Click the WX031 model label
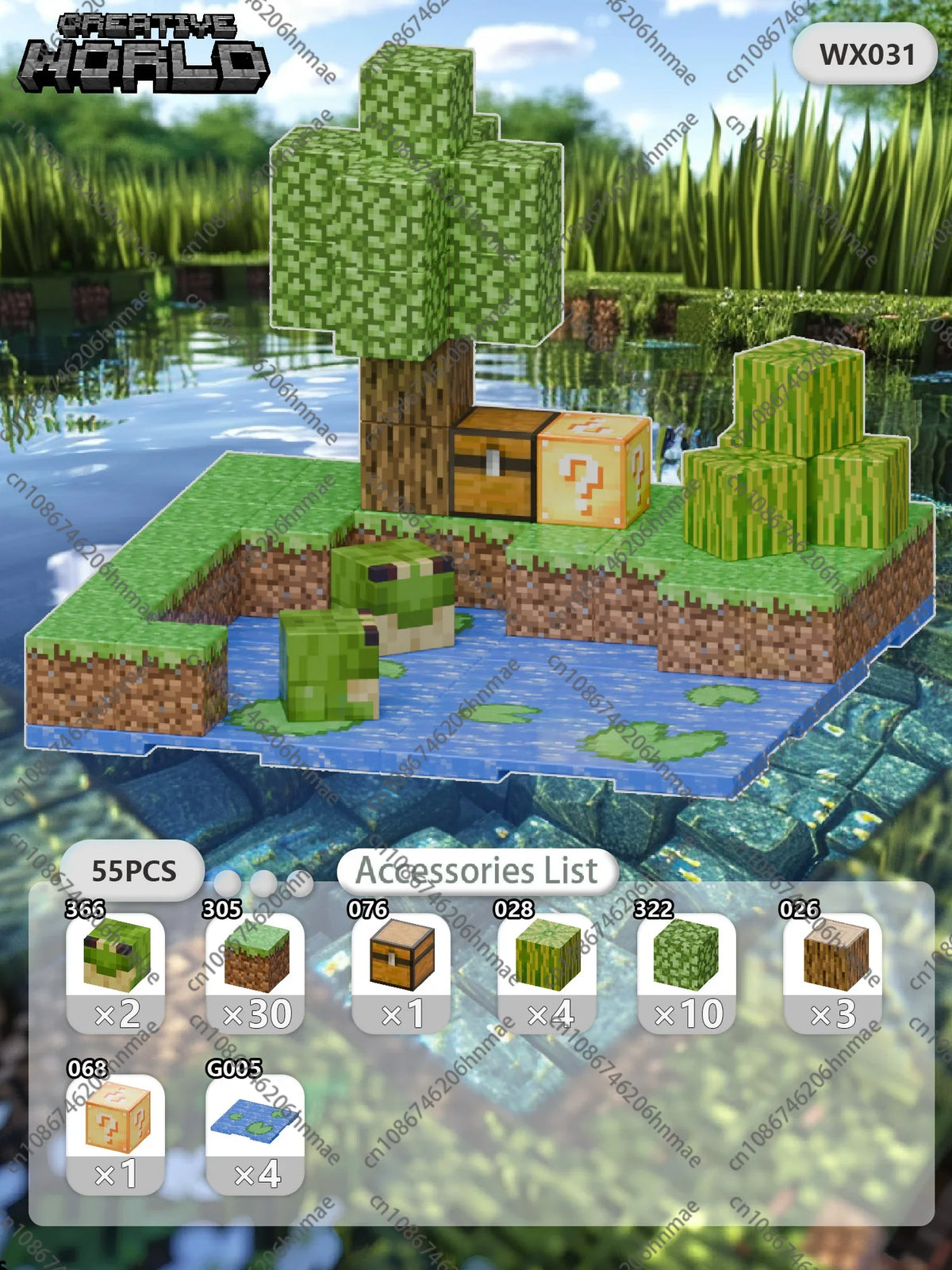 (866, 54)
